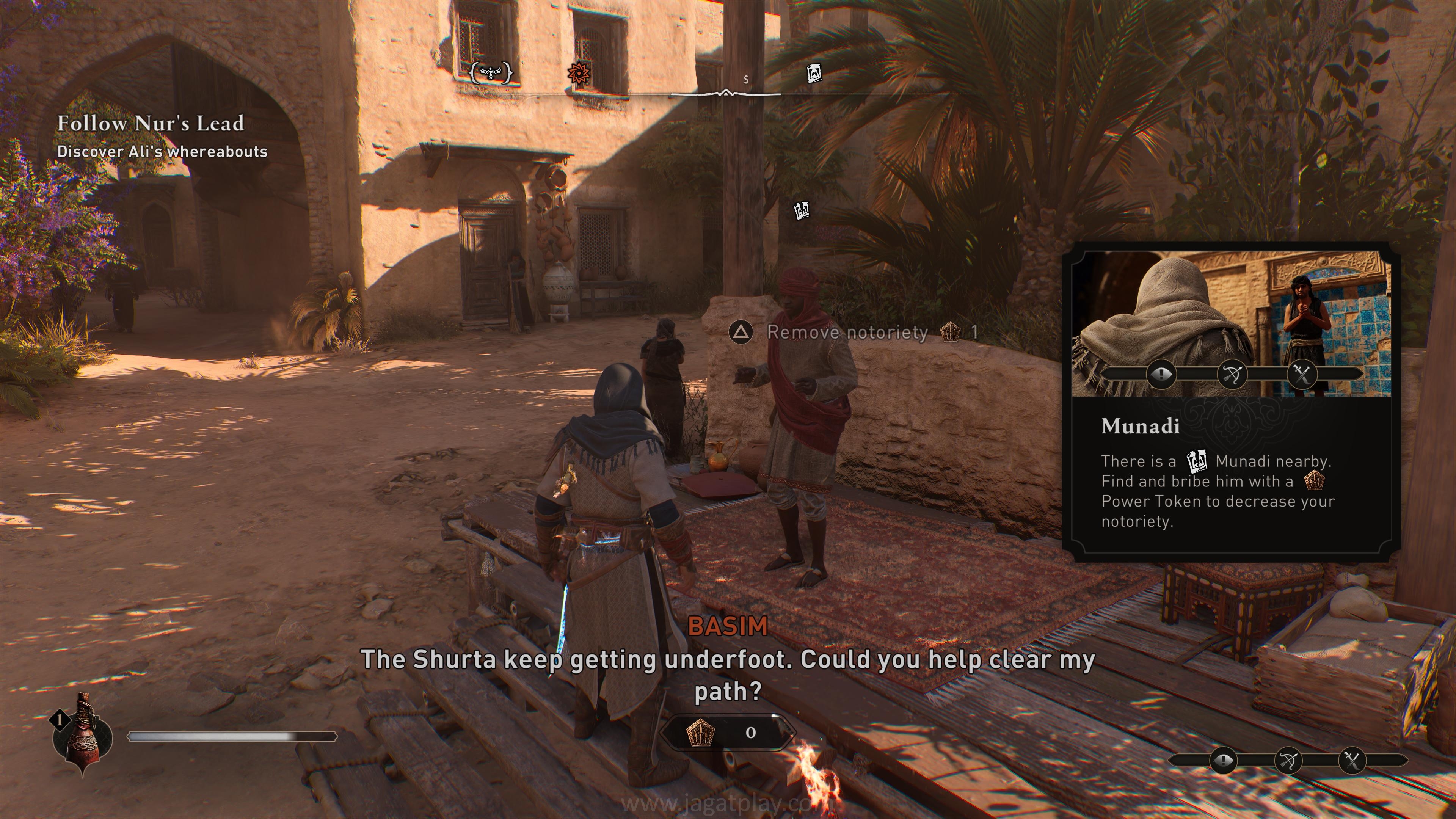Viewport: 1456px width, 819px height.
Task: Click the Munadi tutorial preview image
Action: pos(1231,323)
